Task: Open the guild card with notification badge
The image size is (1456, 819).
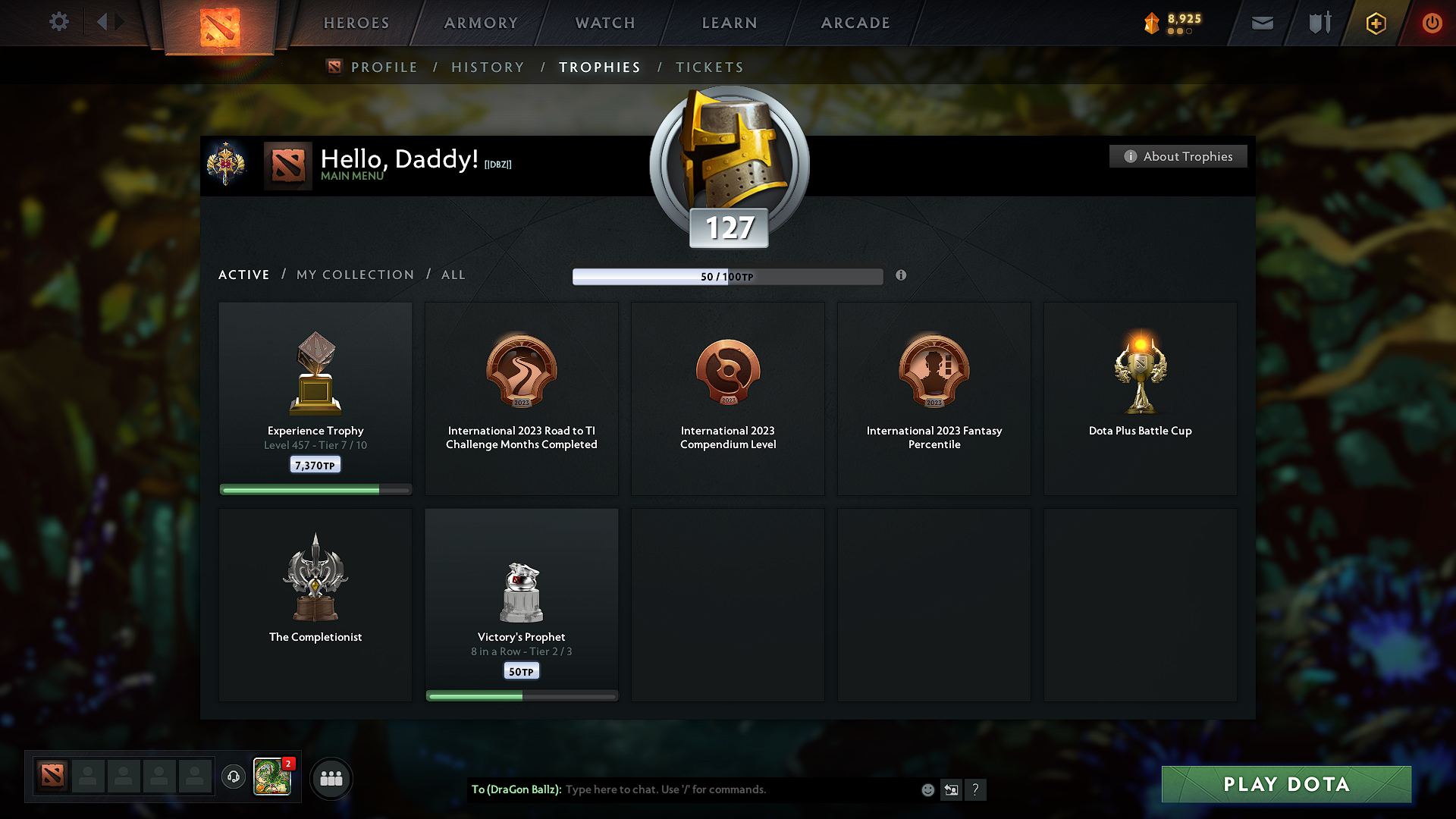Action: 272,778
